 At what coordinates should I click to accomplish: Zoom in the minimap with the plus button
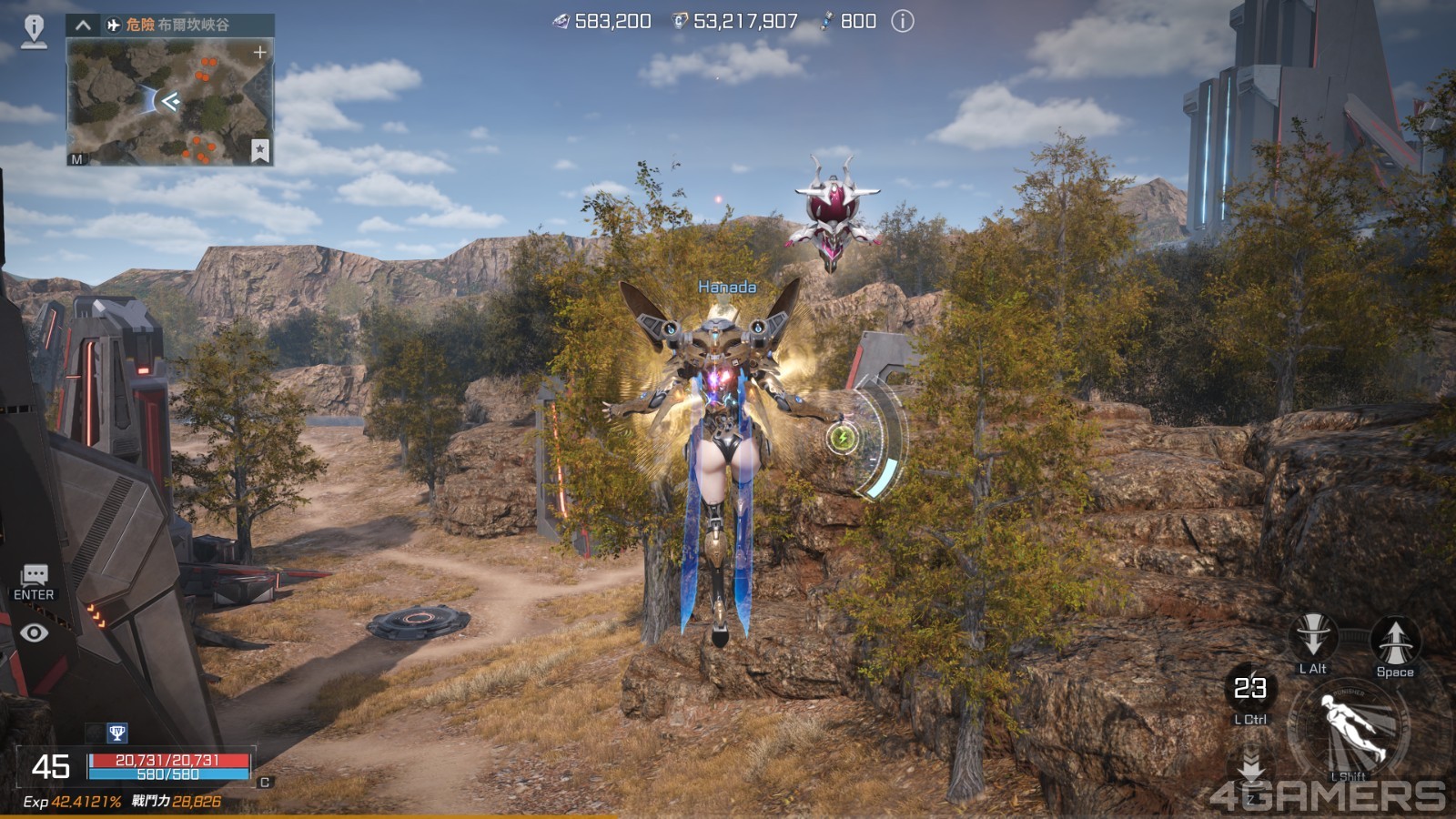pyautogui.click(x=260, y=53)
